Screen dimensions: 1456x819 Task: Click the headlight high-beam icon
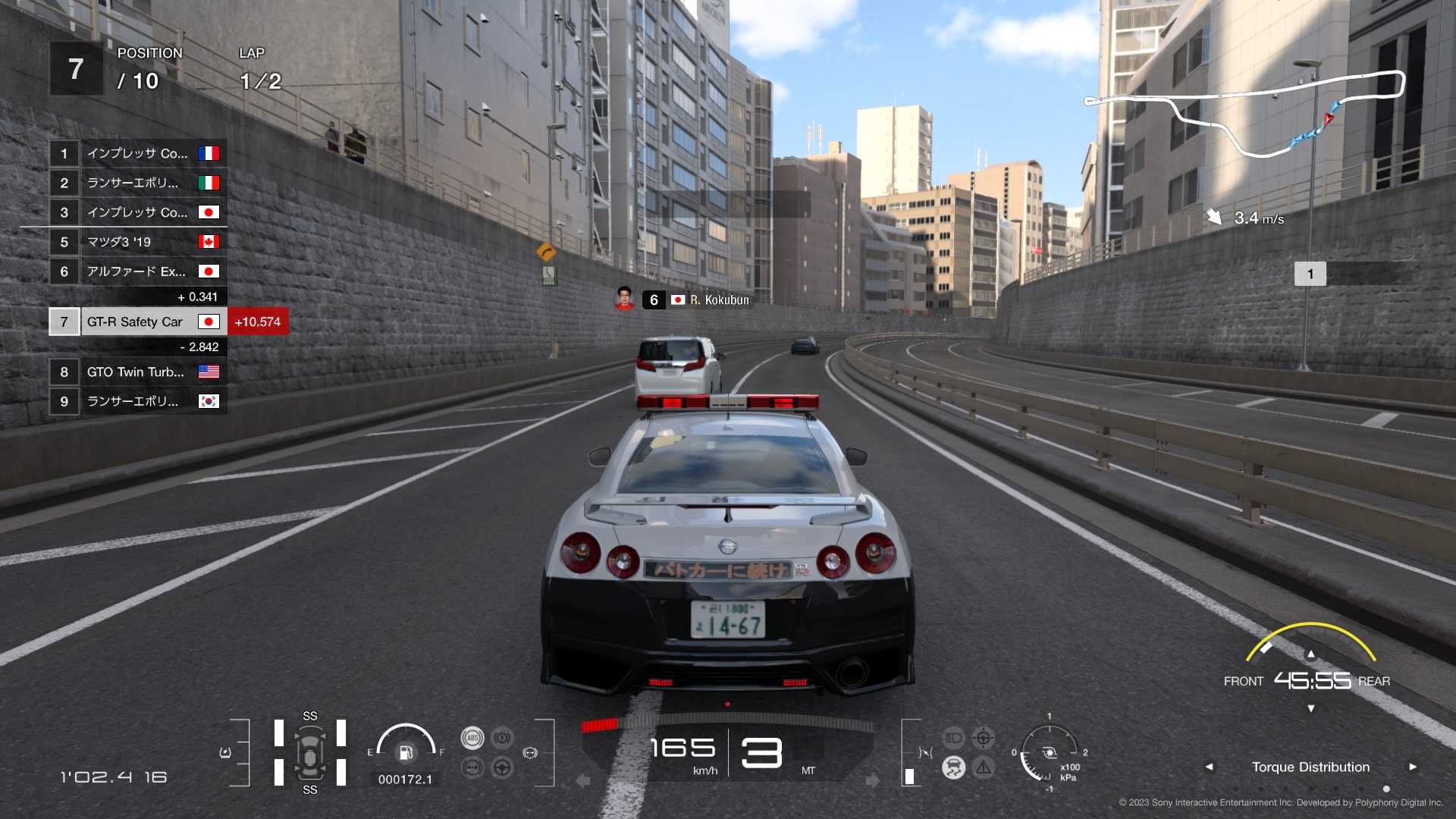pos(953,737)
